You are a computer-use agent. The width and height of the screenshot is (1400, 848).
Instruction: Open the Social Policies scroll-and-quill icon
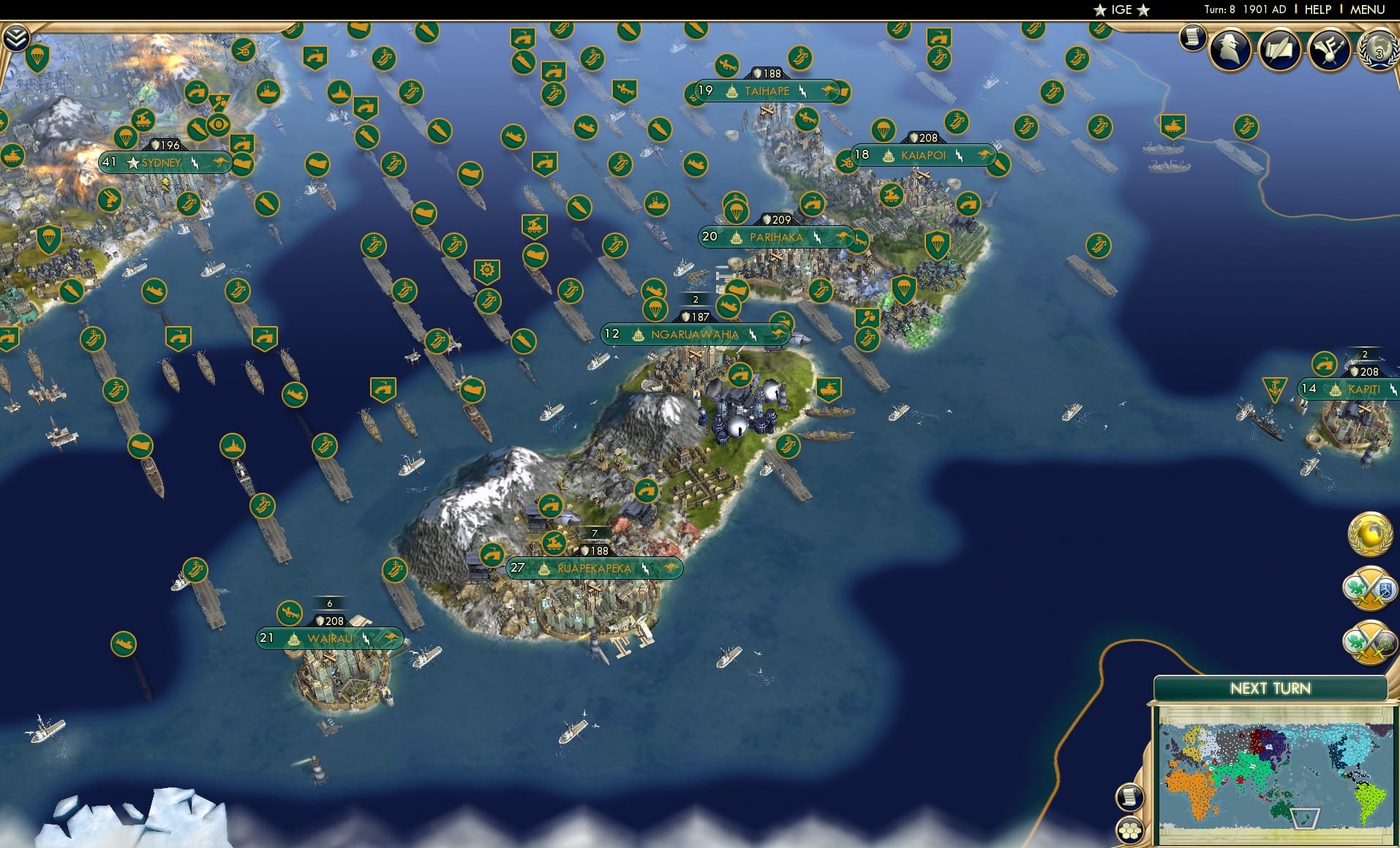[x=1279, y=50]
